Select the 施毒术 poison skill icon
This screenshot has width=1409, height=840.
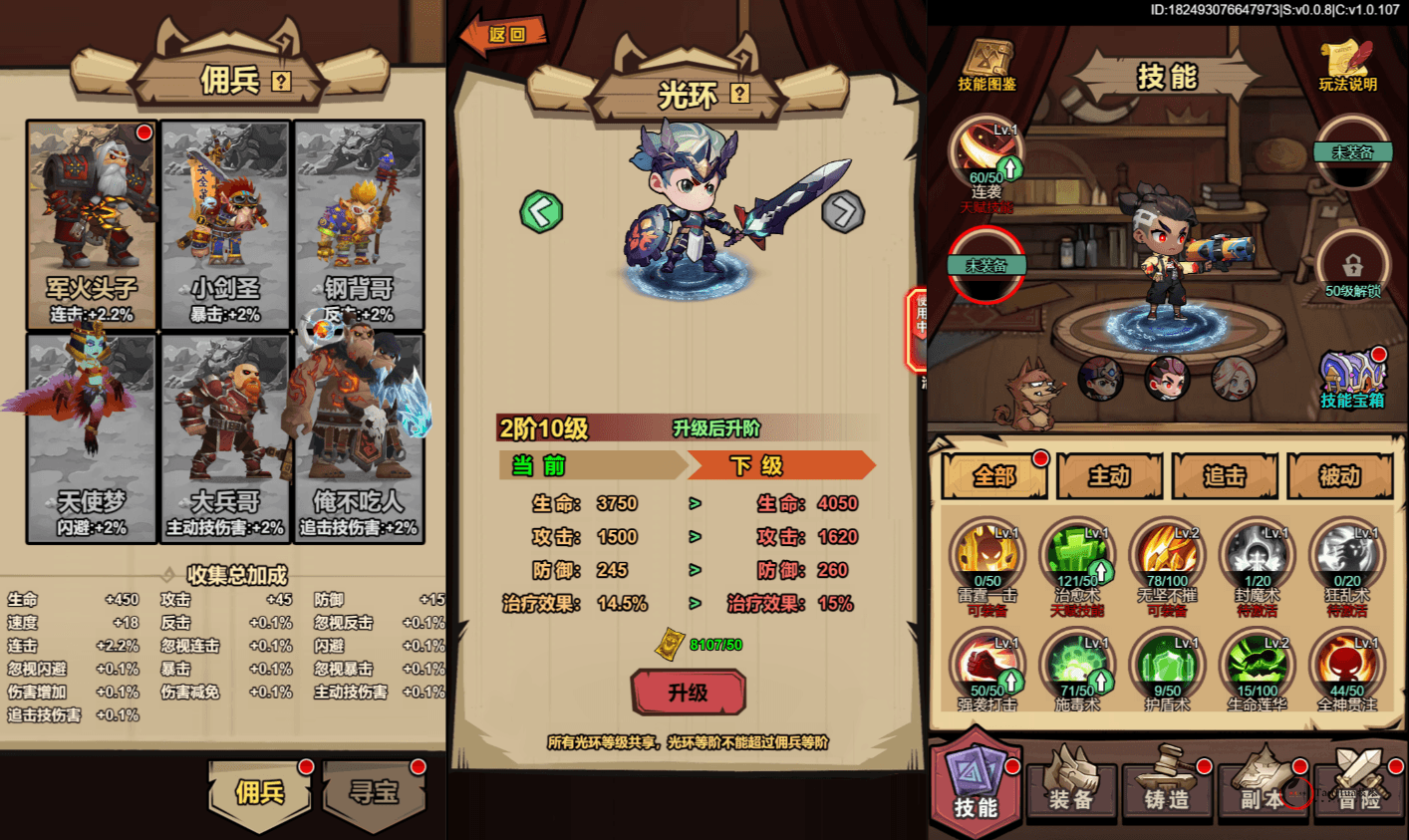1078,663
